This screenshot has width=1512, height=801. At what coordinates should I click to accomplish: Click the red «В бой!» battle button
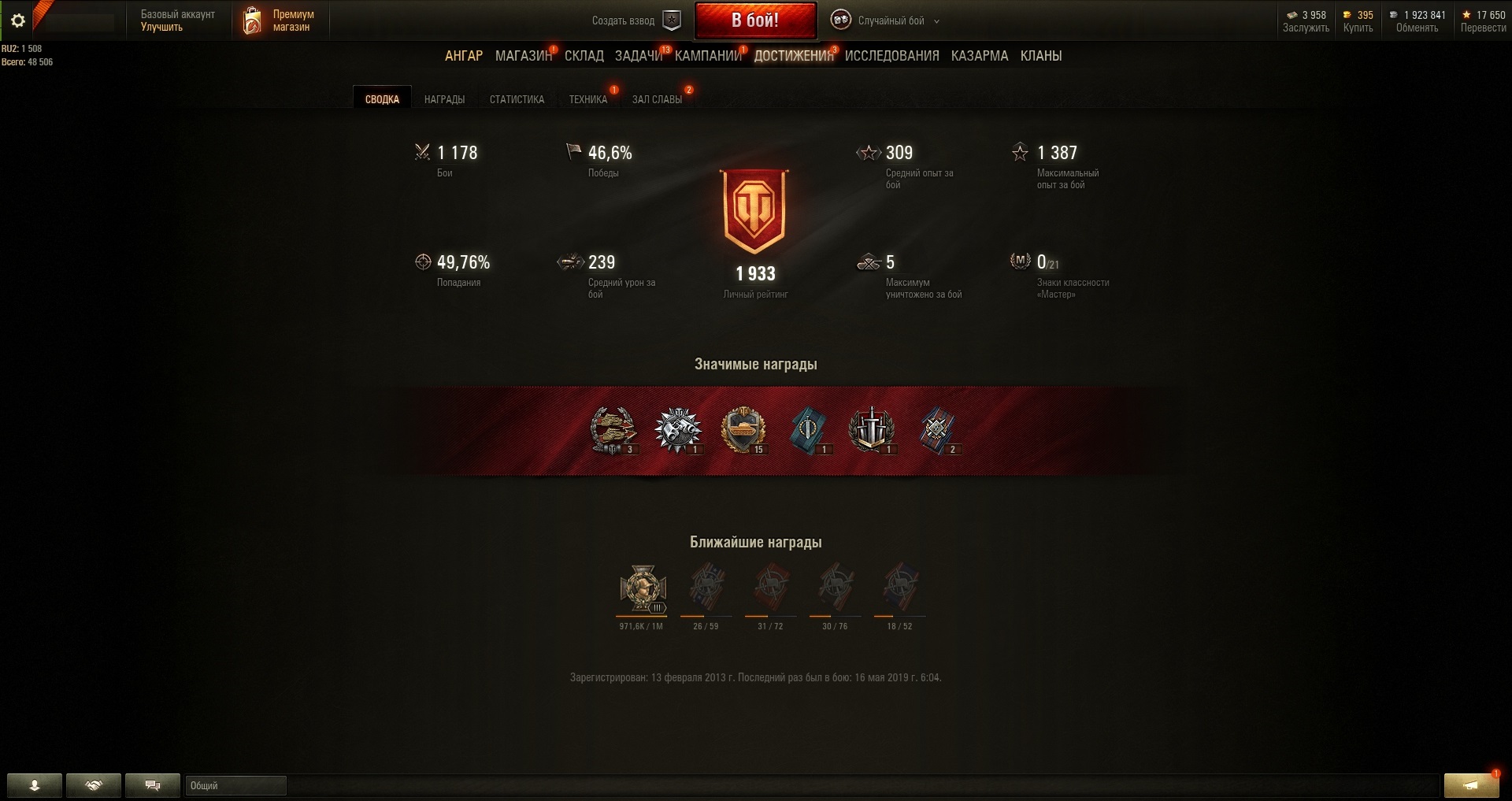(x=754, y=20)
